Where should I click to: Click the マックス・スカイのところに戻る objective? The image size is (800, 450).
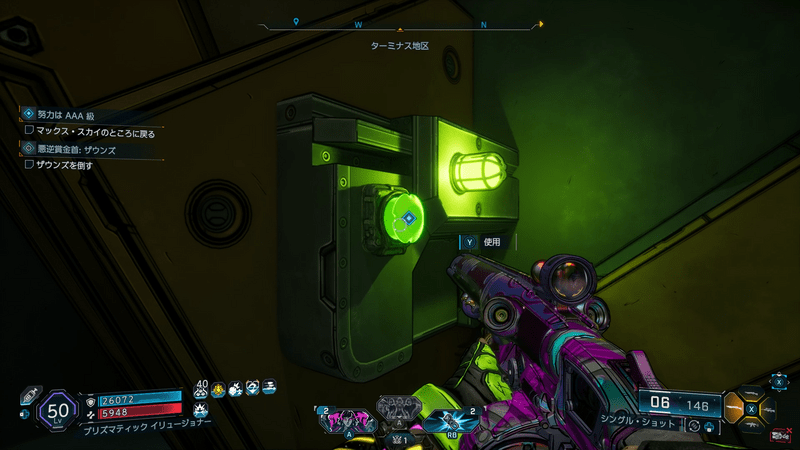[90, 130]
